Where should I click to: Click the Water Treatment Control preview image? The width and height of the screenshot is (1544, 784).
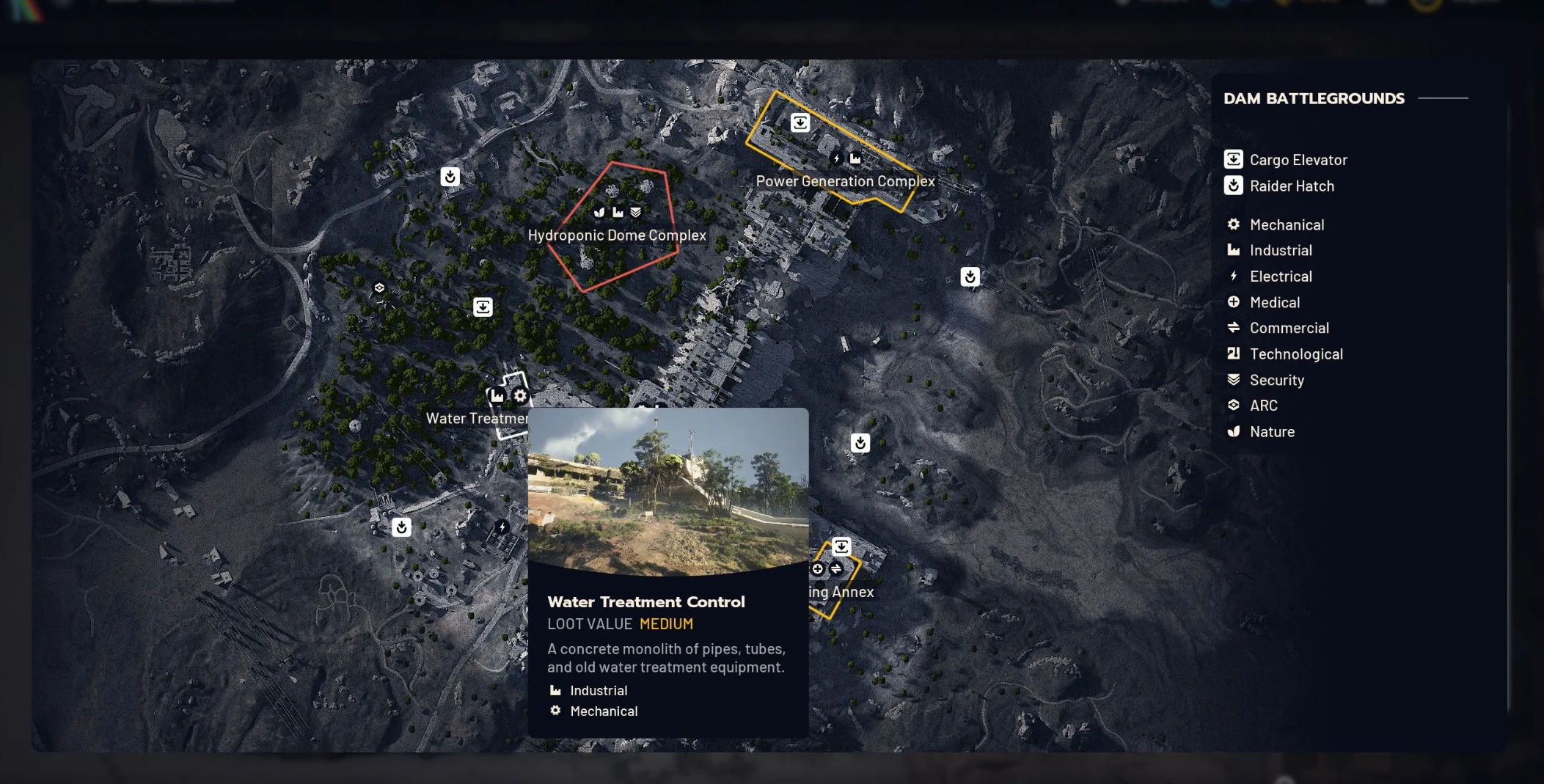667,491
